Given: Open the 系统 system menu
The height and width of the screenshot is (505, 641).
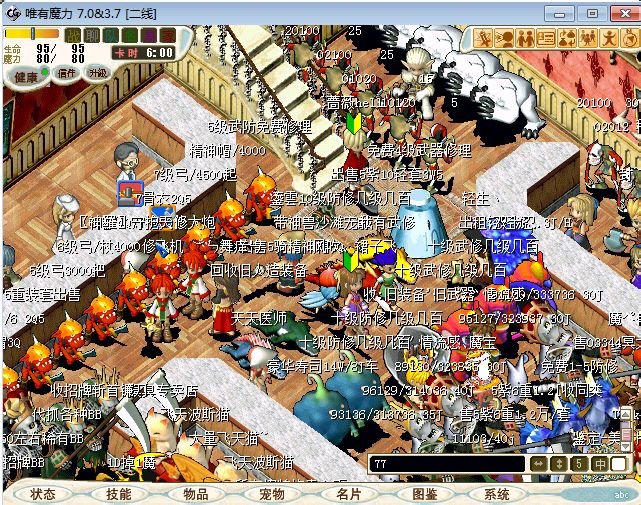Looking at the screenshot, I should pyautogui.click(x=497, y=494).
